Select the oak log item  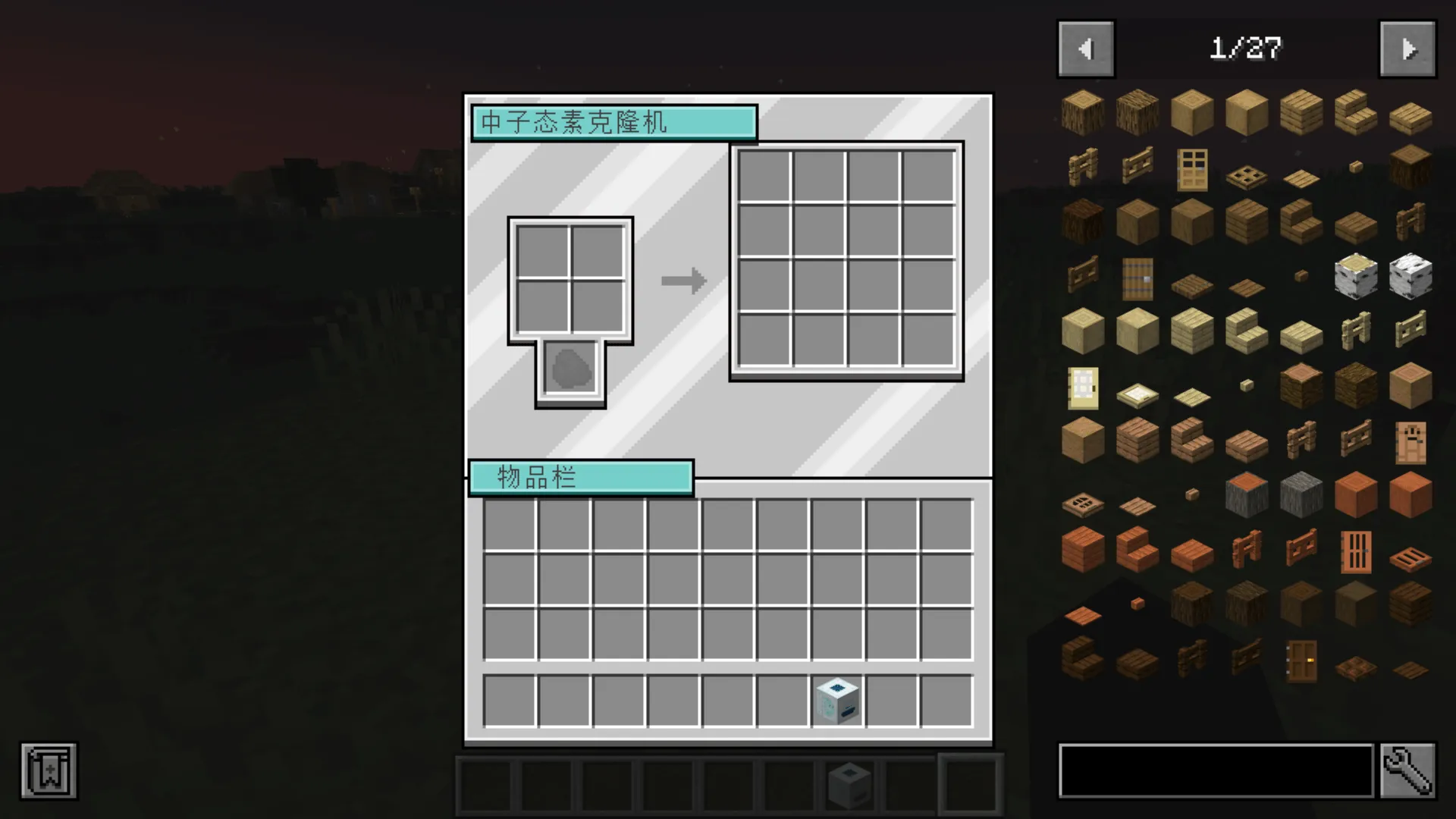[x=1082, y=112]
